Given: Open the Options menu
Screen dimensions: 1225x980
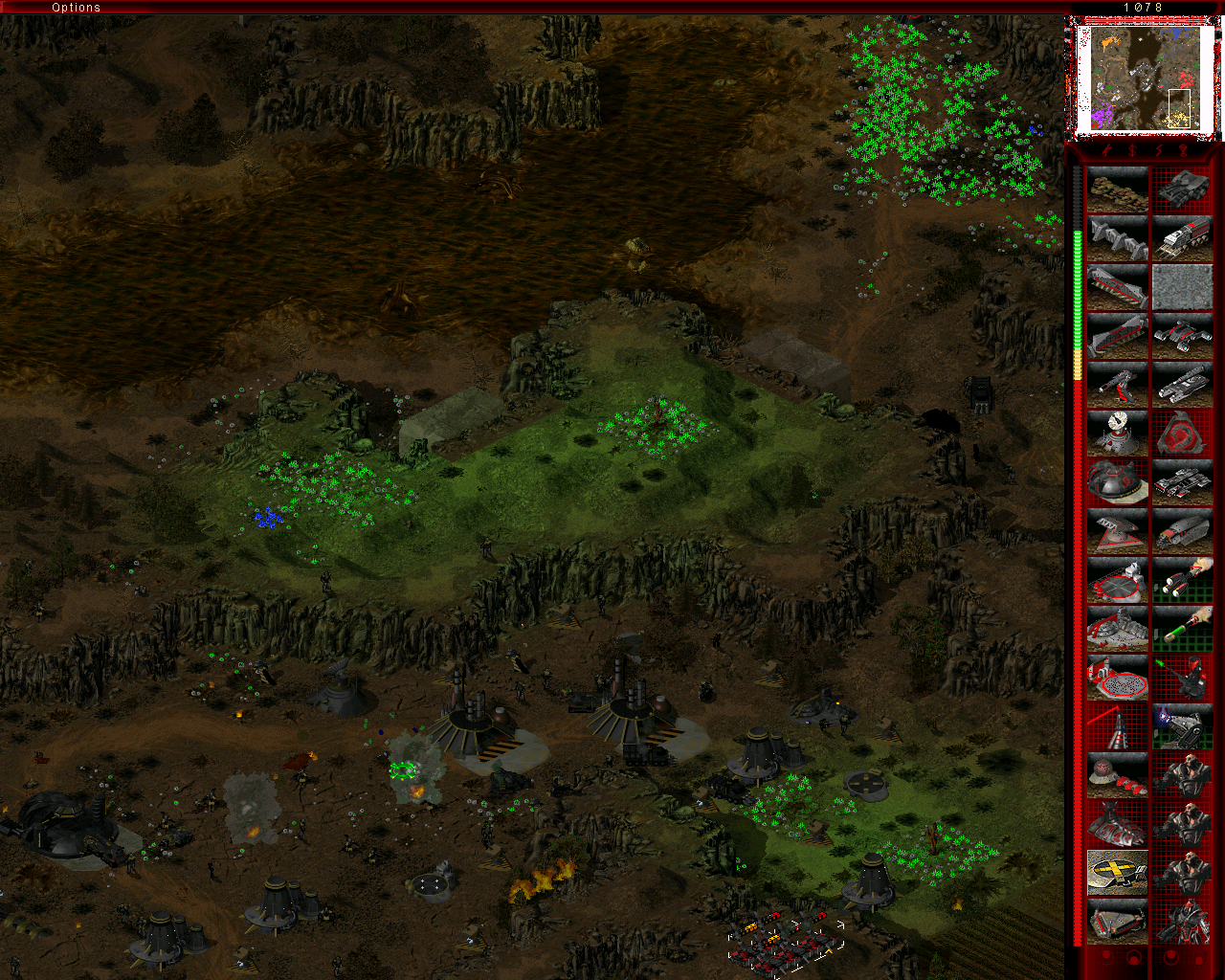Looking at the screenshot, I should click(77, 8).
